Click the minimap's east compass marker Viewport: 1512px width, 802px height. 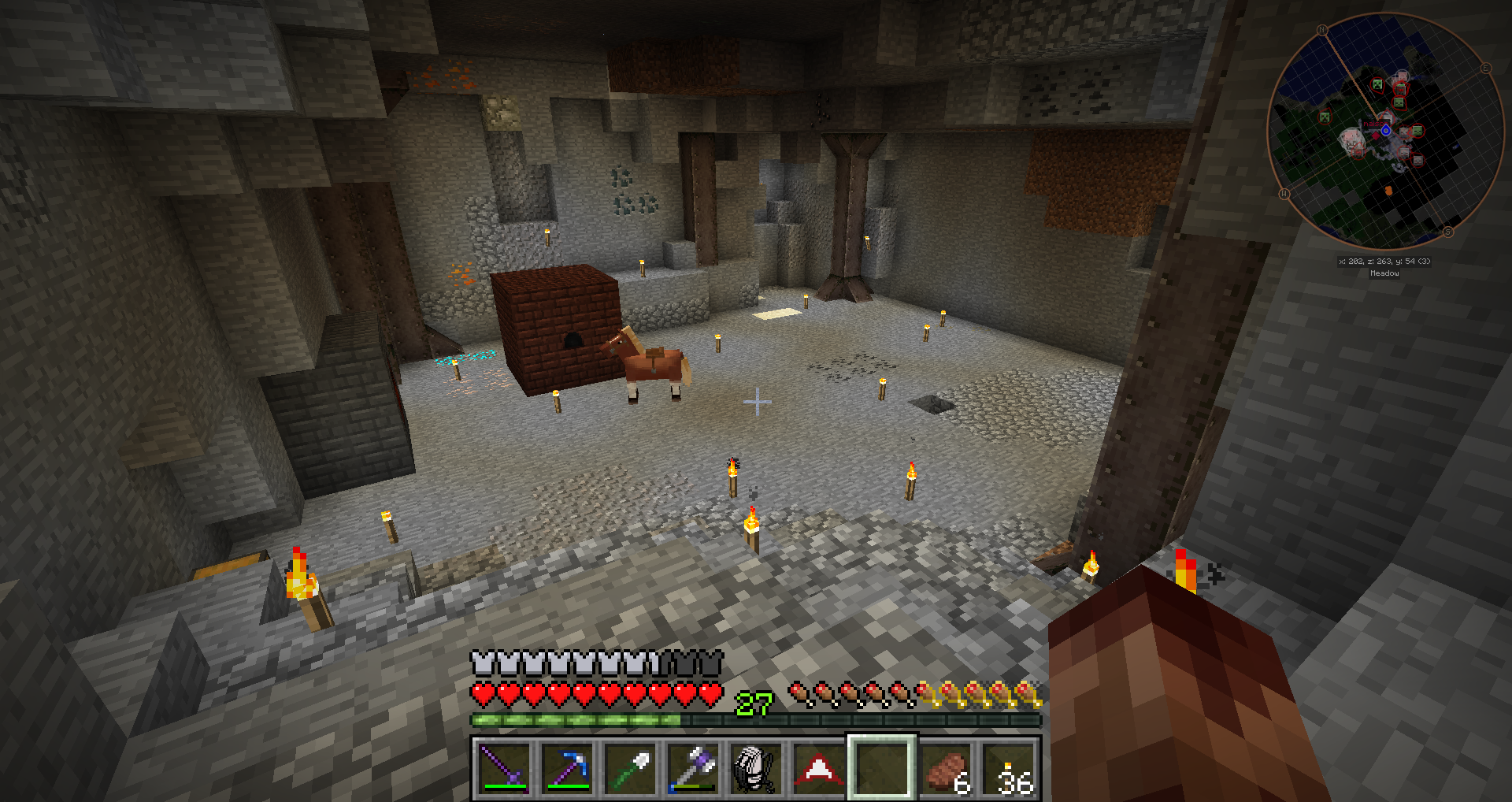tap(1486, 69)
